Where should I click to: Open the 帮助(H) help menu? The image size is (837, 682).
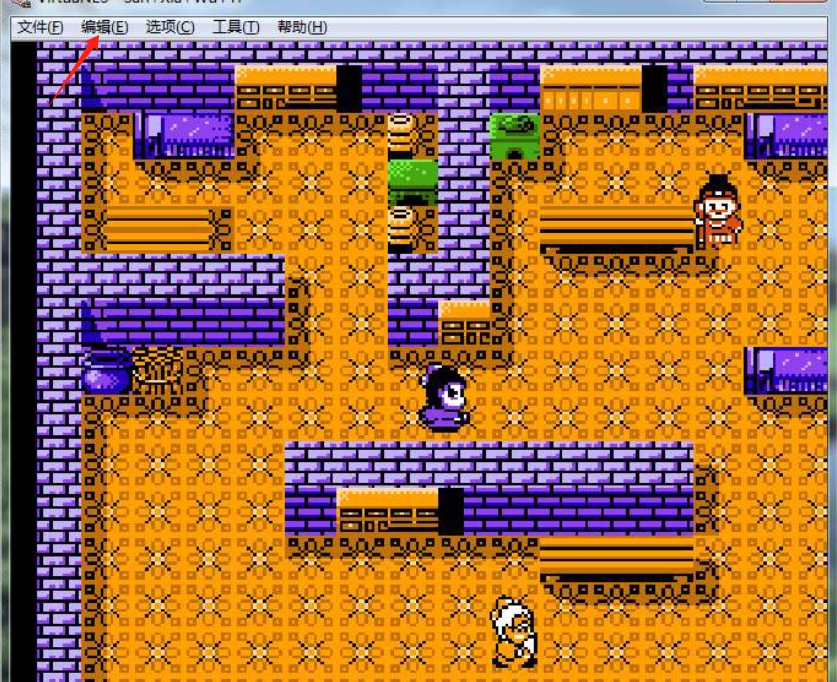point(301,27)
